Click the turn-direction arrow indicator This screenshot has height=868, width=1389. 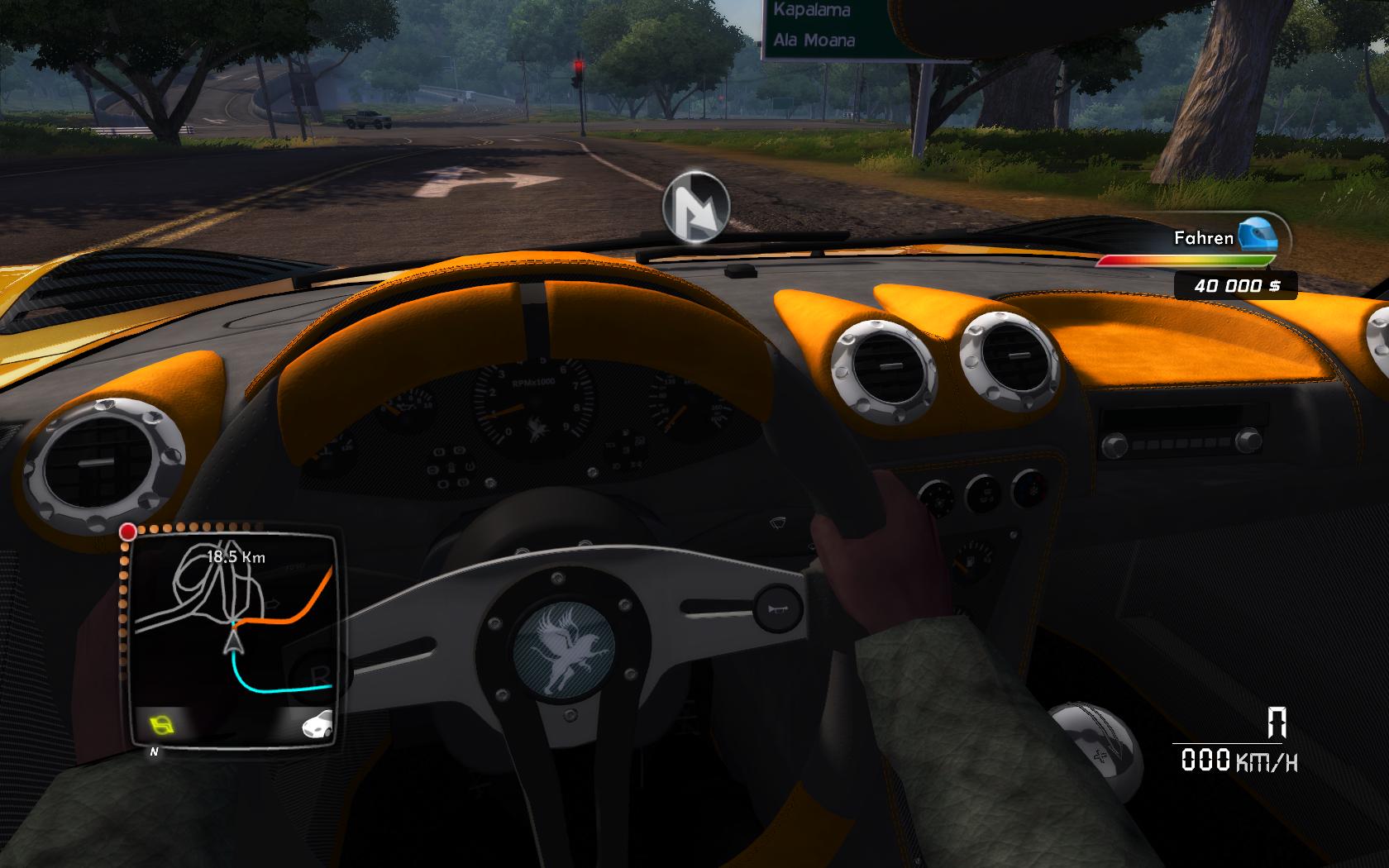(x=696, y=207)
